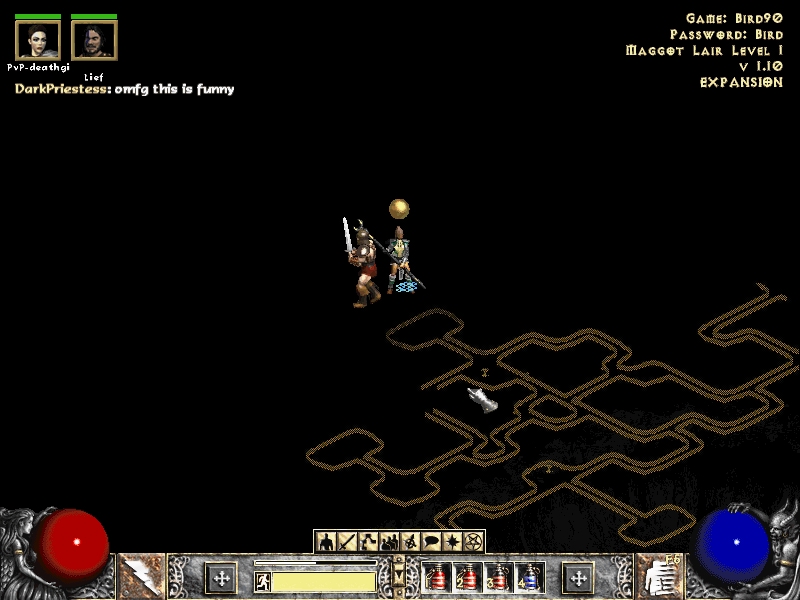Change the left mouse skill icon
Screen dimensions: 800x600
point(141,577)
